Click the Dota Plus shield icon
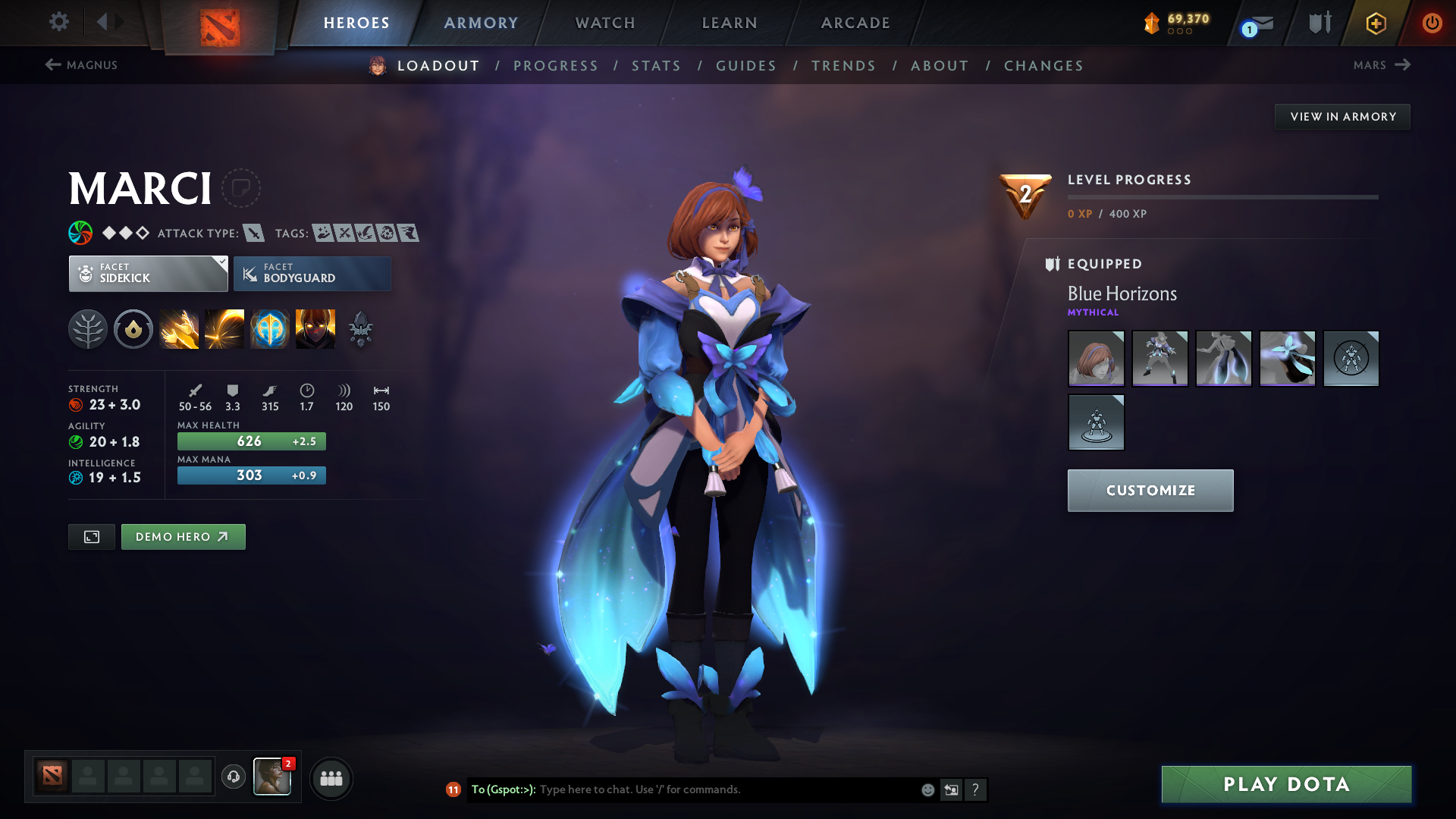This screenshot has height=819, width=1456. pos(1375,24)
